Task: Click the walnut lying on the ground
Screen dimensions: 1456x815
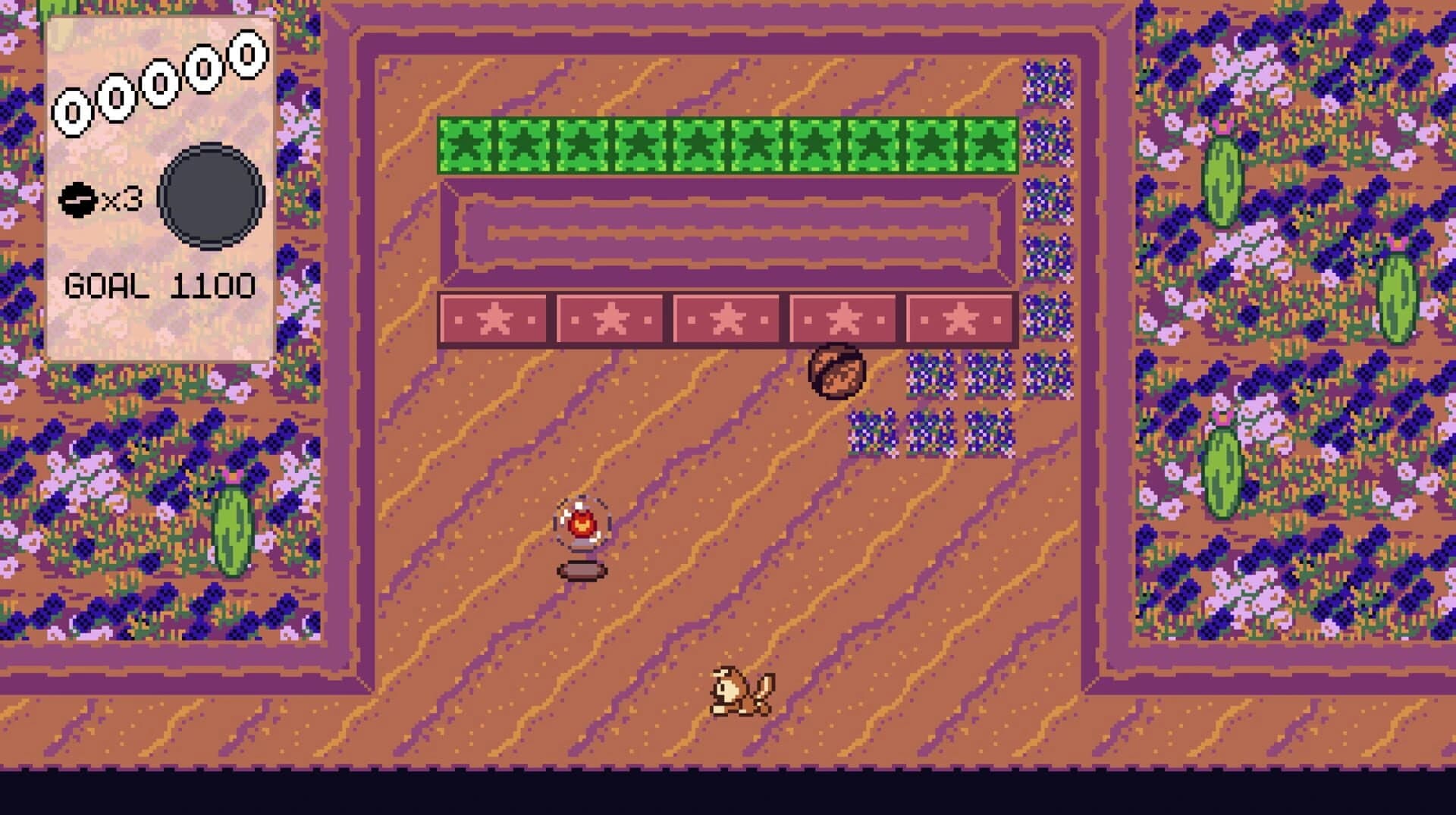Action: pos(836,372)
